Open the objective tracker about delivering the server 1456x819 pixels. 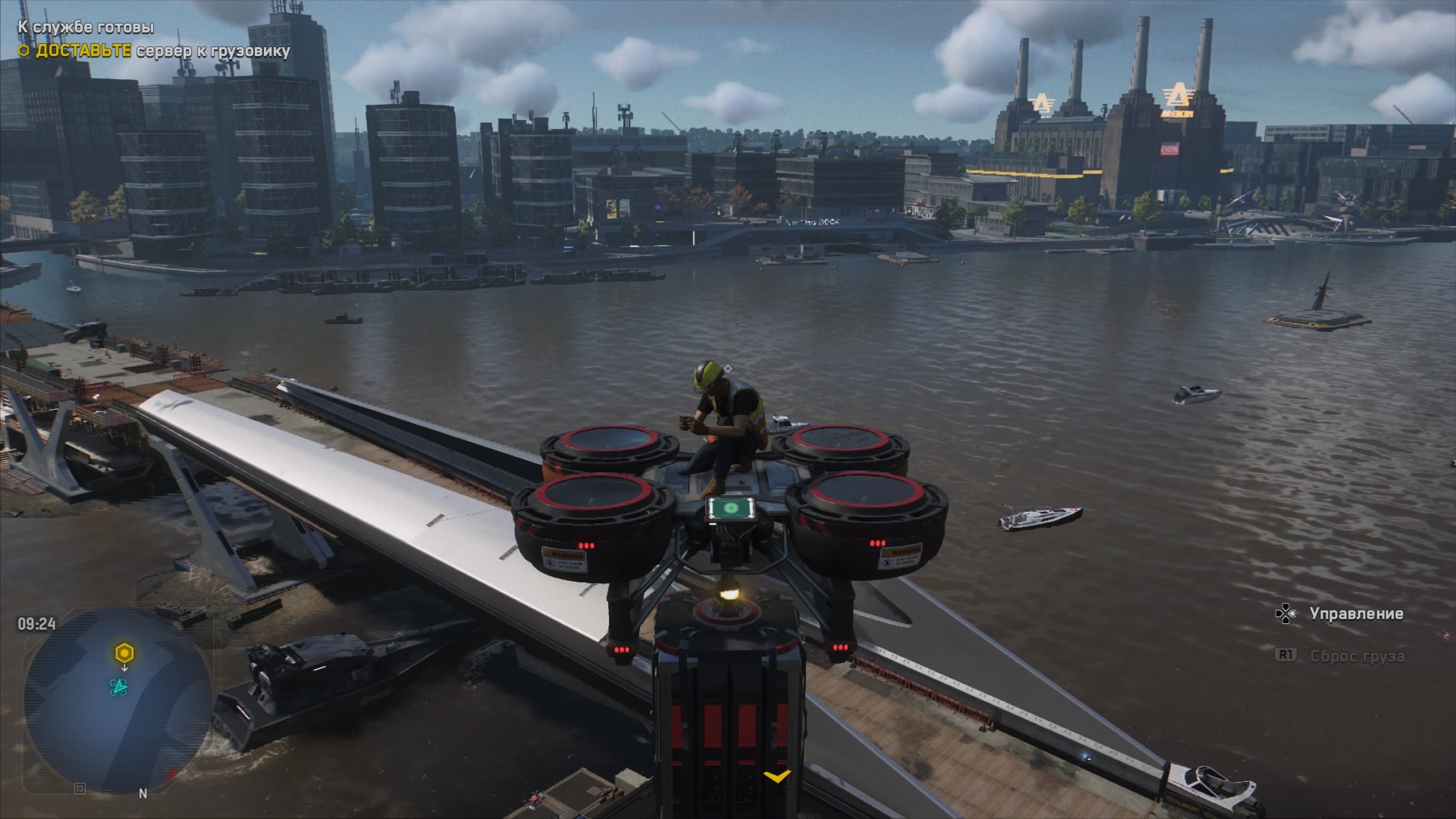click(x=154, y=51)
